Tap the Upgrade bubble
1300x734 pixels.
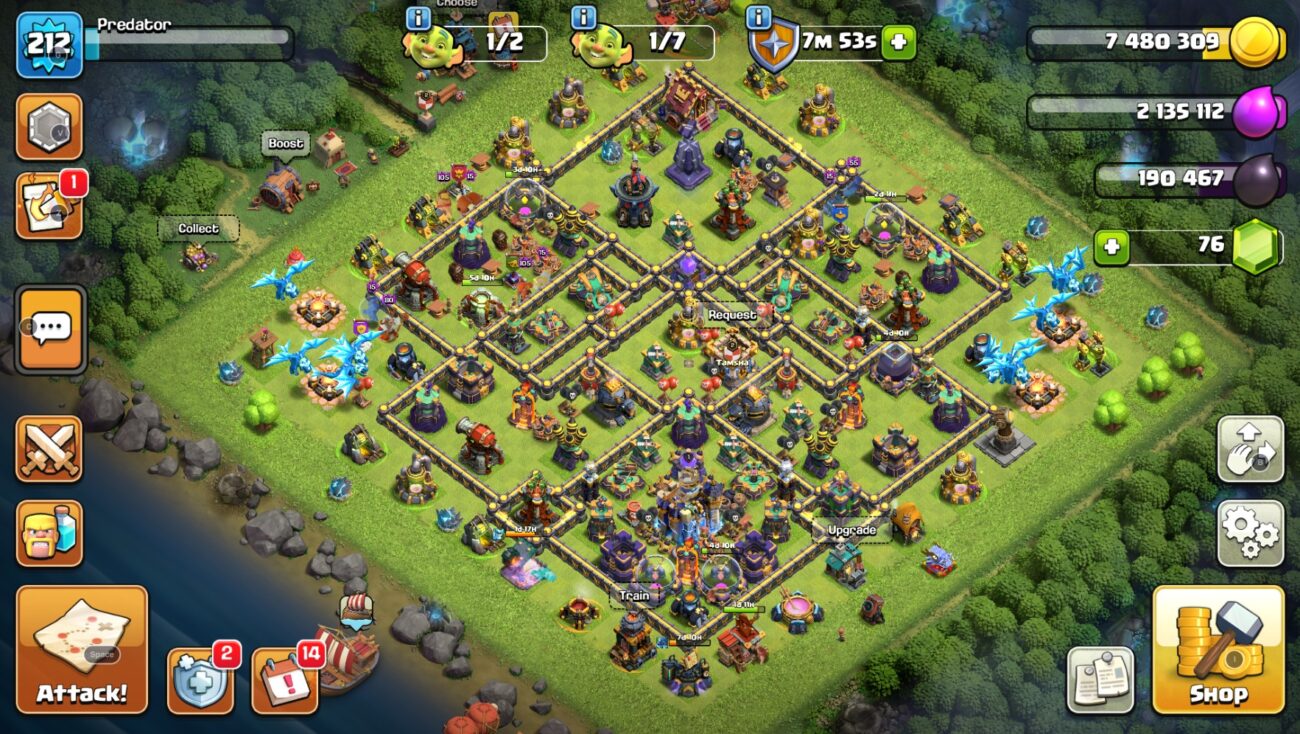(x=852, y=530)
